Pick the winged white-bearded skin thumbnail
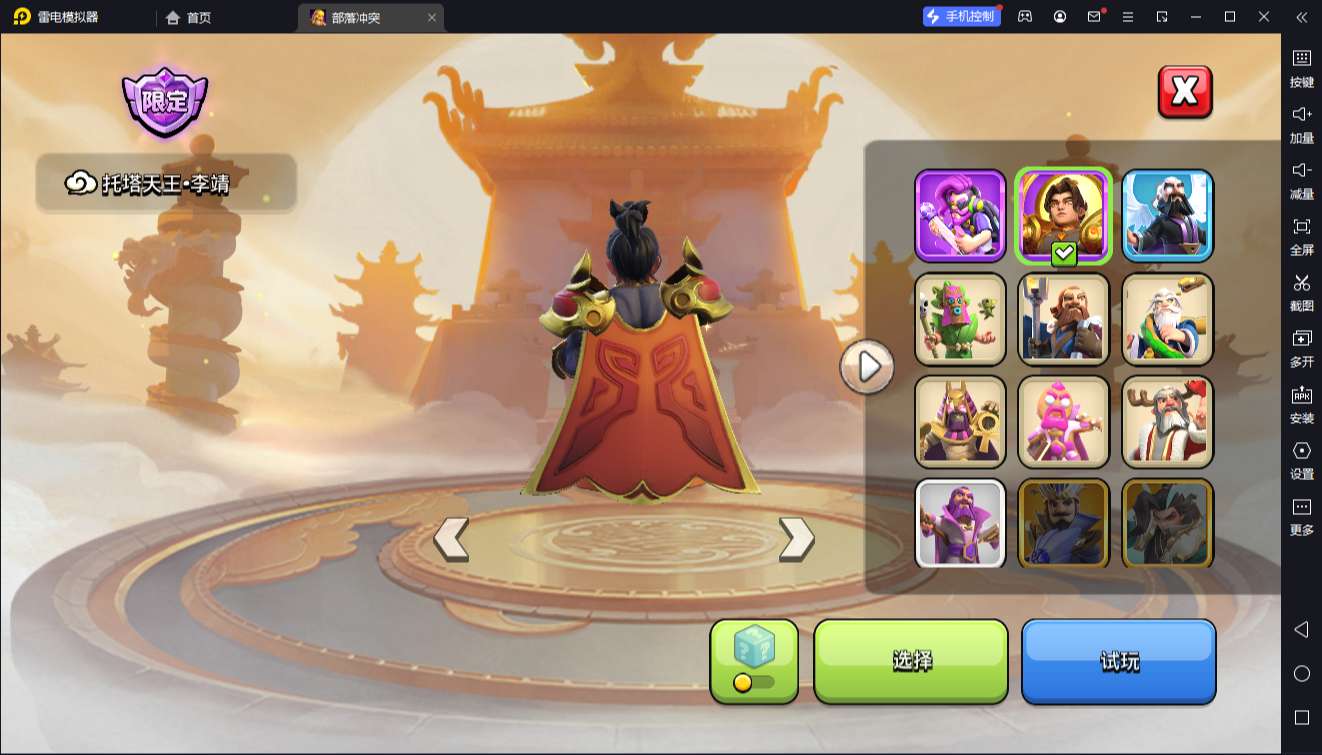The height and width of the screenshot is (755, 1322). [x=1167, y=216]
